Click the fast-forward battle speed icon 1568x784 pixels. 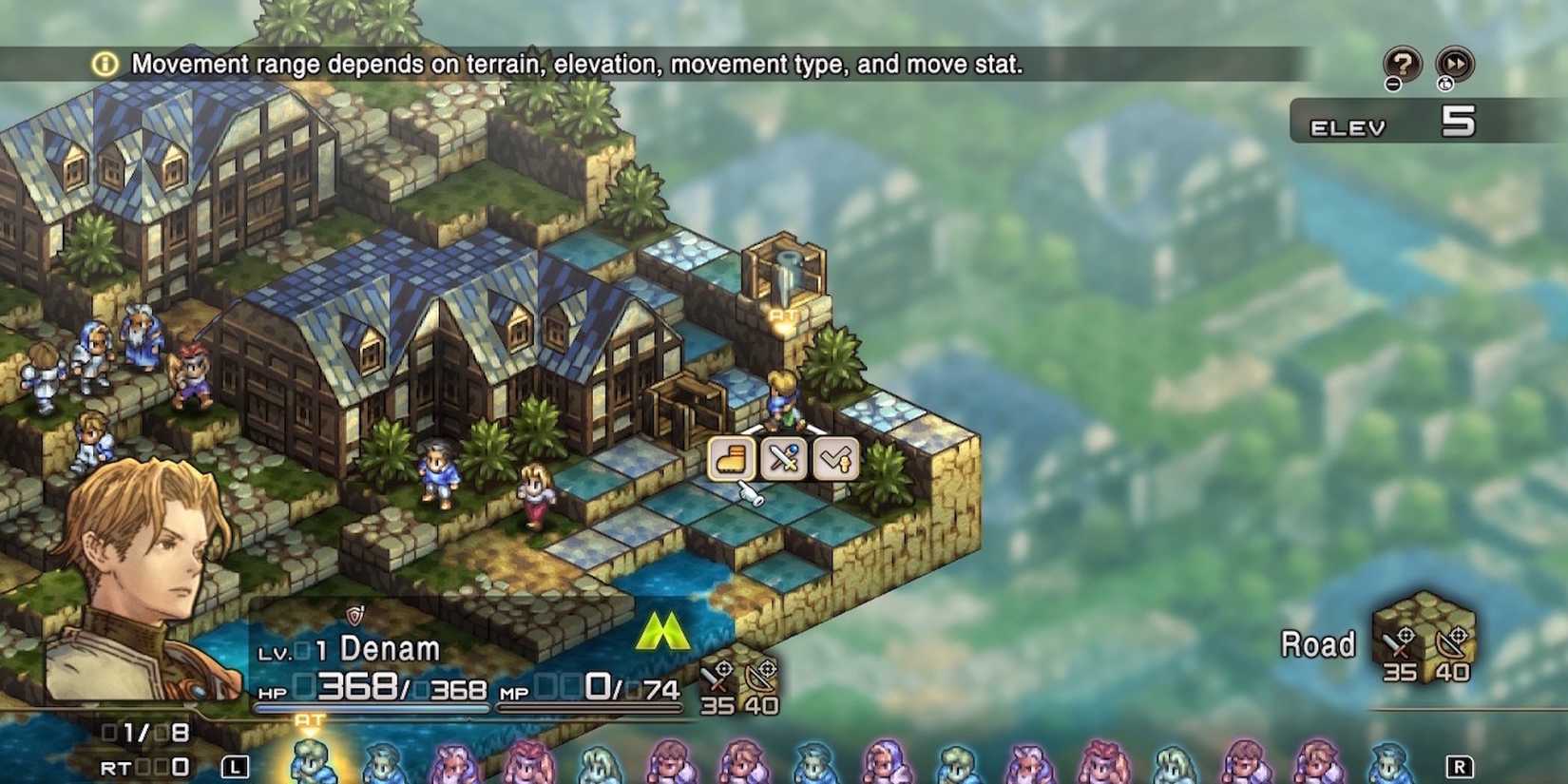1453,65
